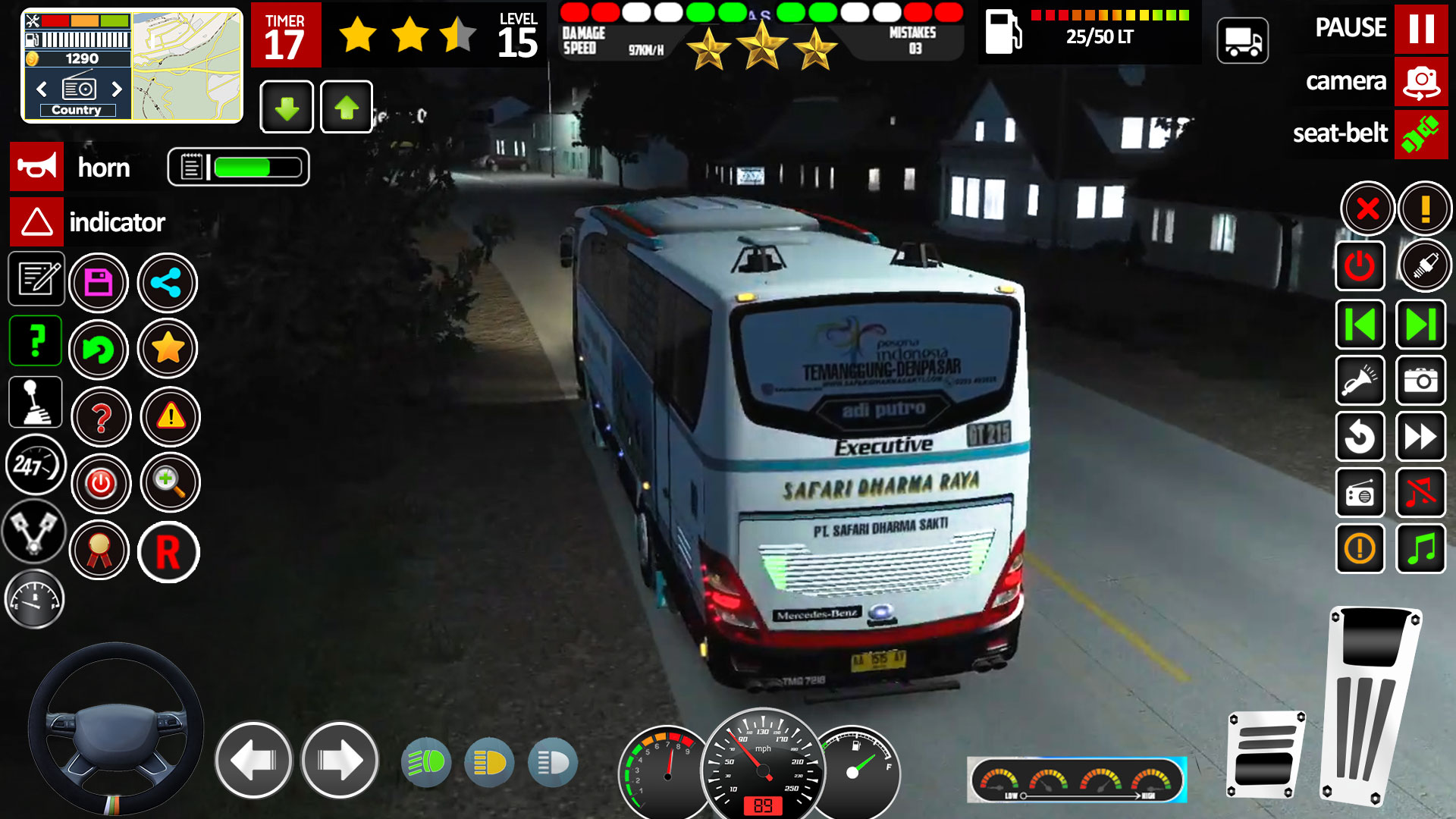Switch the camera view
Screen dimensions: 1456x819
[x=1420, y=81]
